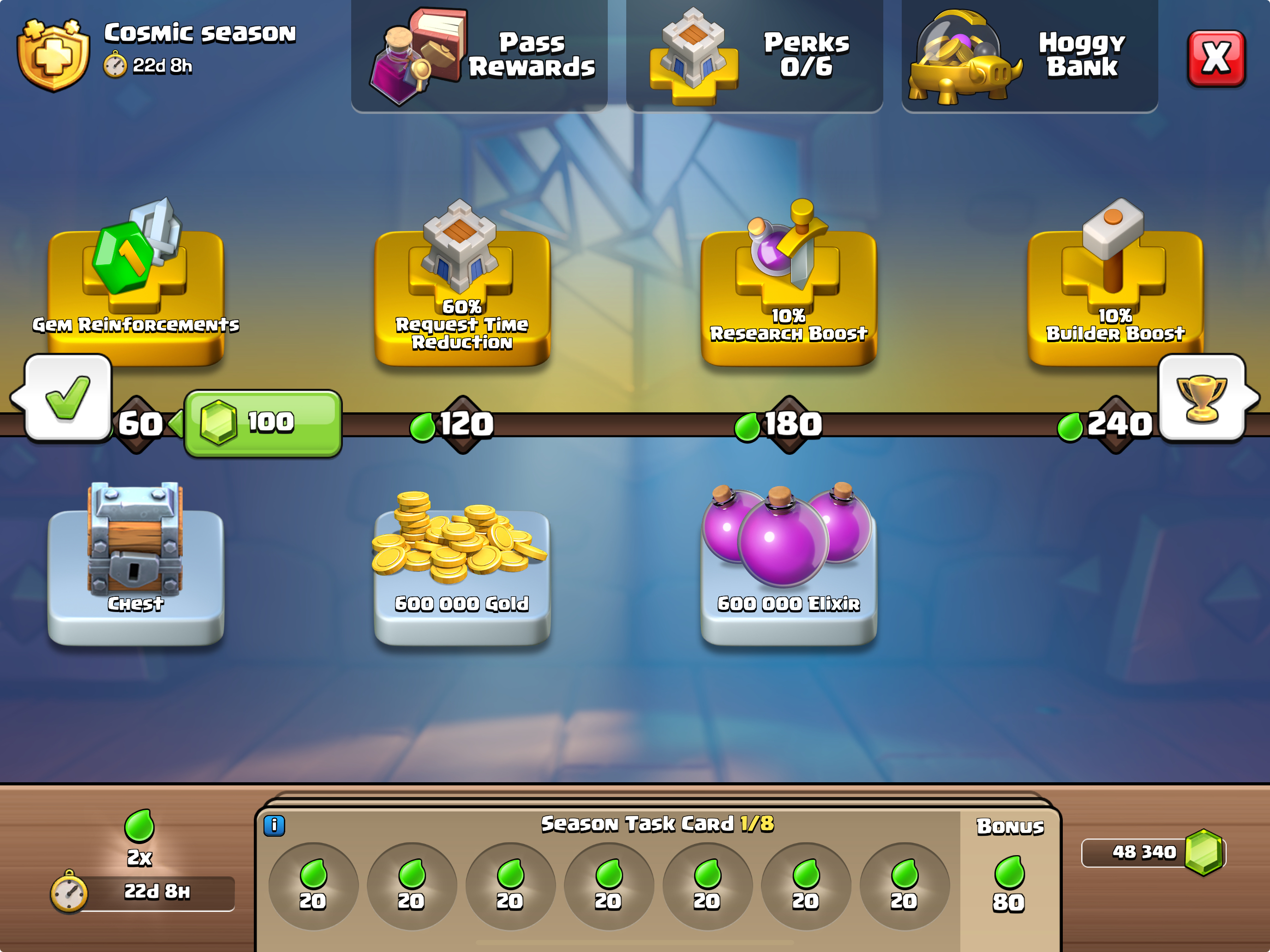Switch to the Perks 0/6 tab
The width and height of the screenshot is (1270, 952).
[754, 56]
